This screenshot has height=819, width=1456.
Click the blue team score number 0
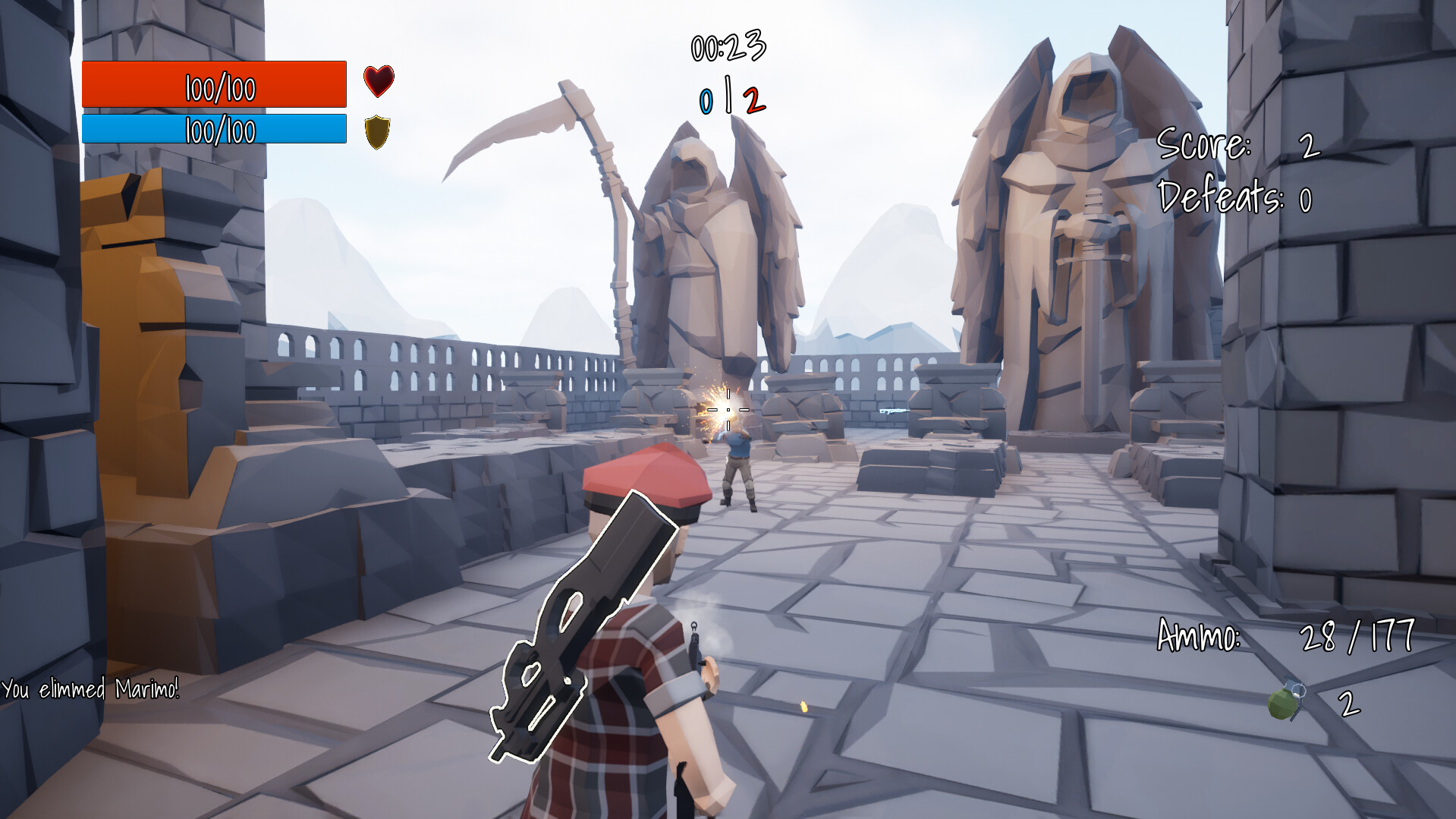706,99
